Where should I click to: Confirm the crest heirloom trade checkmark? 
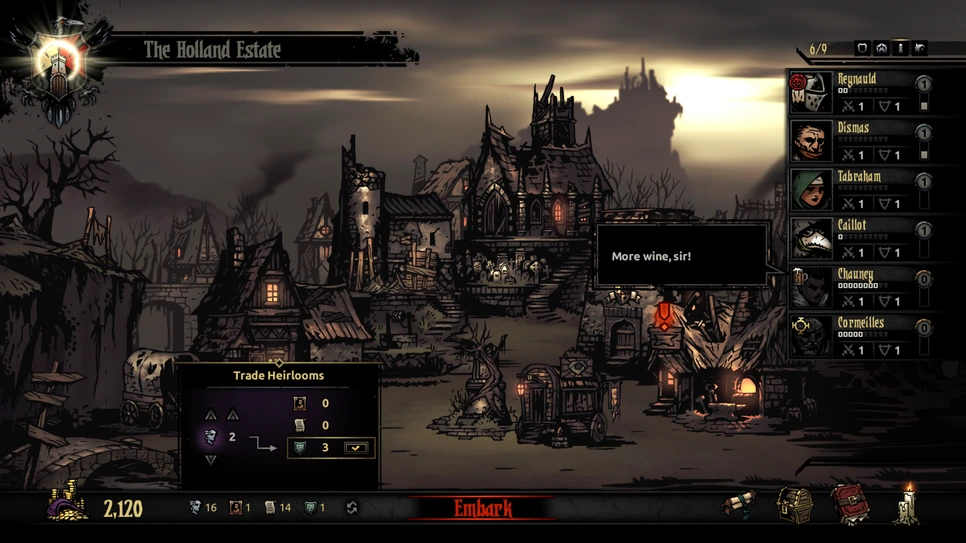tap(355, 448)
